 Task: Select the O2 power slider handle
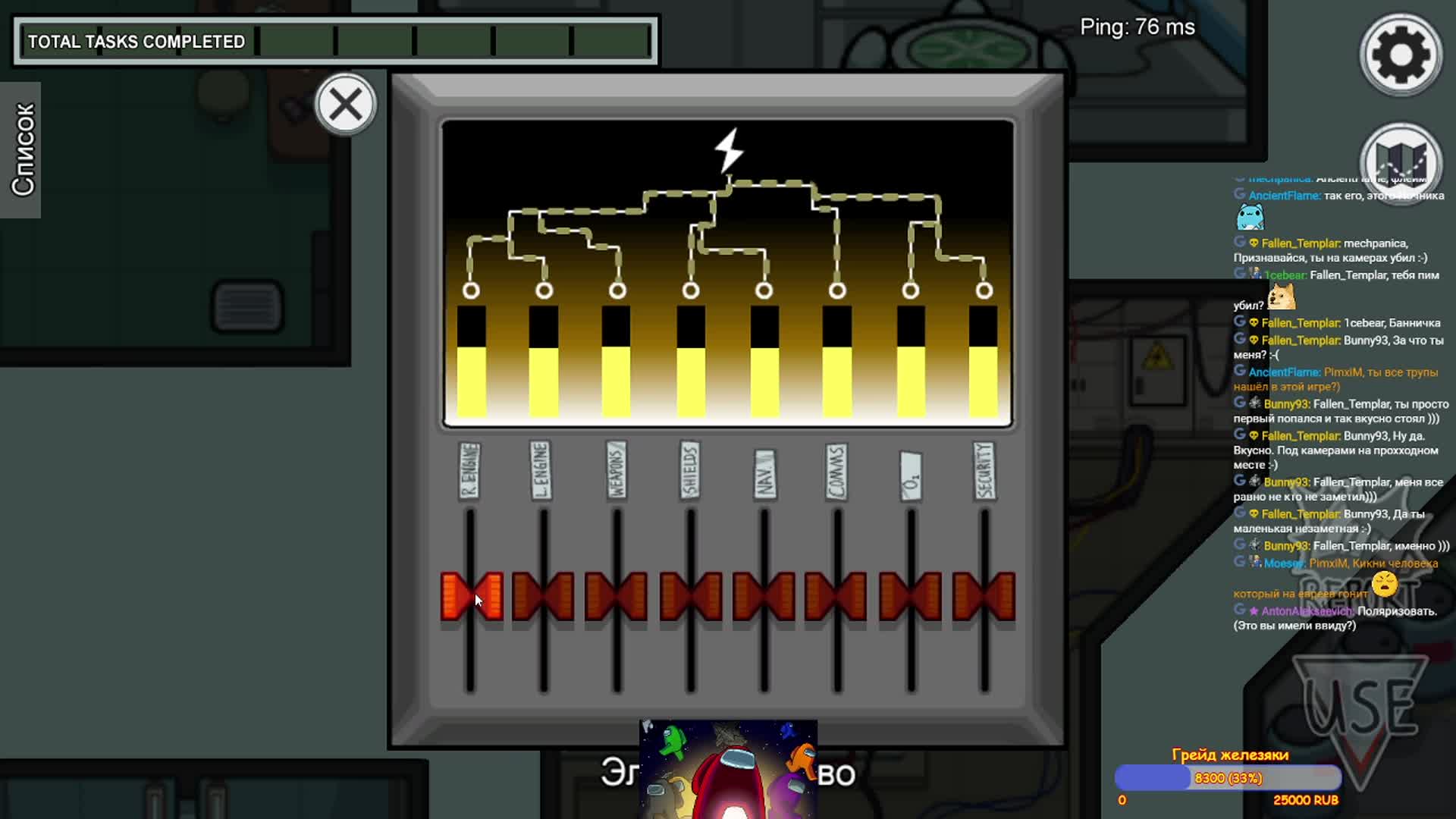pos(910,596)
